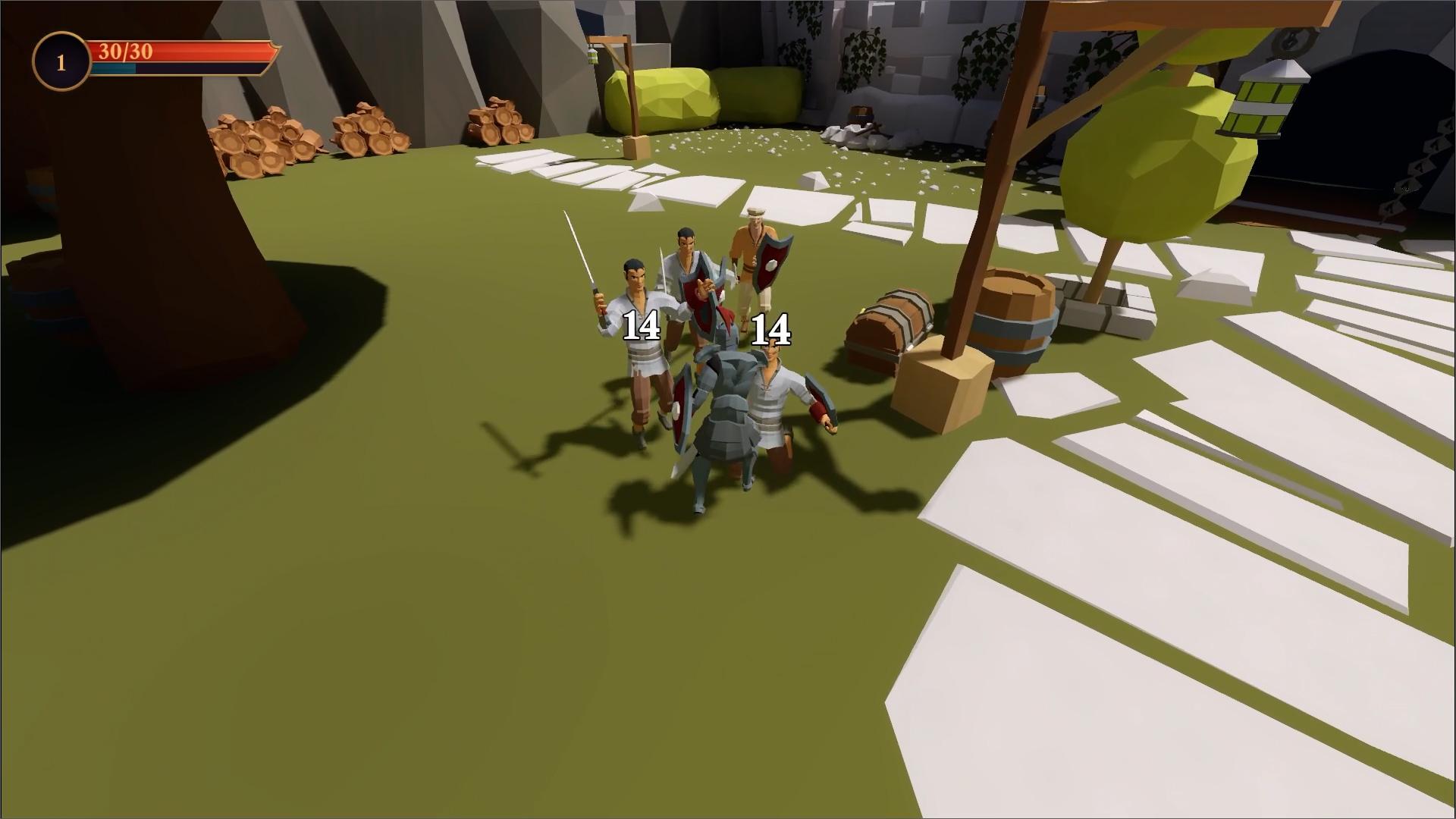Click the small lantern on the gallows post
Screen dimensions: 1456x819
(x=594, y=55)
